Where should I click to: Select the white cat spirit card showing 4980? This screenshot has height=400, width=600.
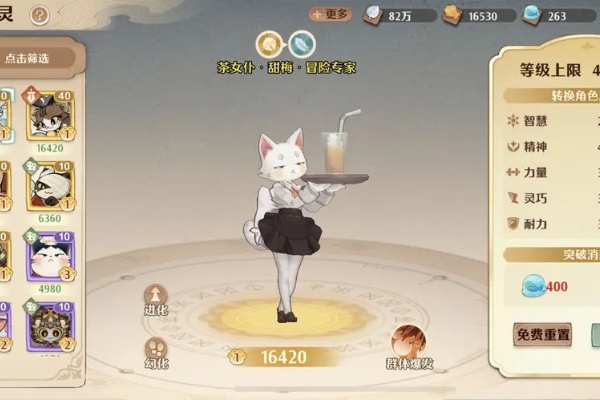(x=49, y=256)
